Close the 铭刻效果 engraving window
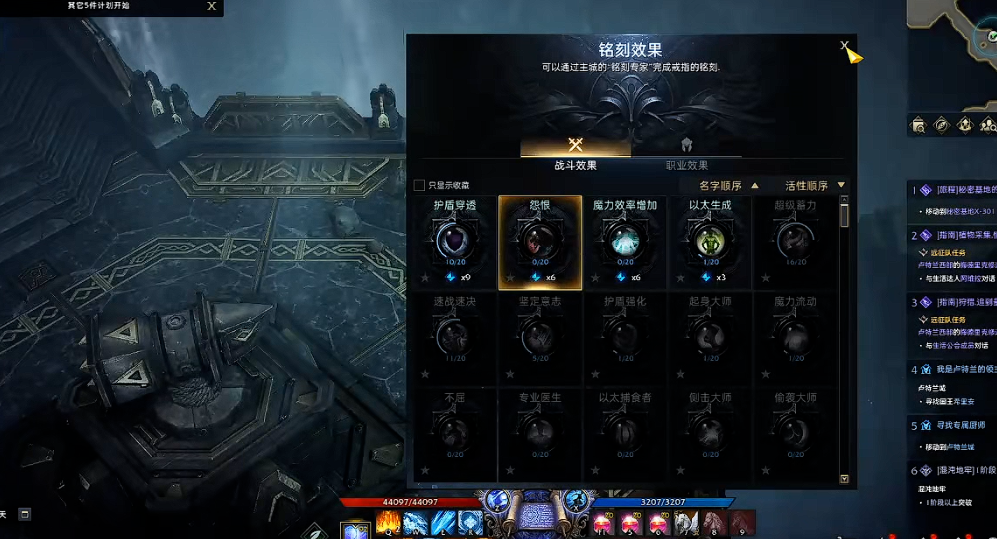This screenshot has height=539, width=997. (845, 45)
